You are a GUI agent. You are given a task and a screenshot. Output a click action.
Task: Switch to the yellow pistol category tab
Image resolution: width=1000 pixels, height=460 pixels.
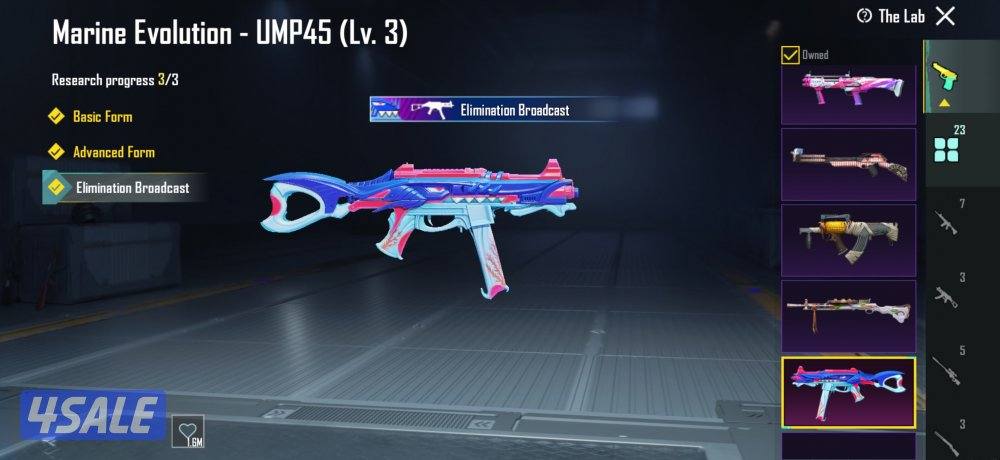coord(942,75)
